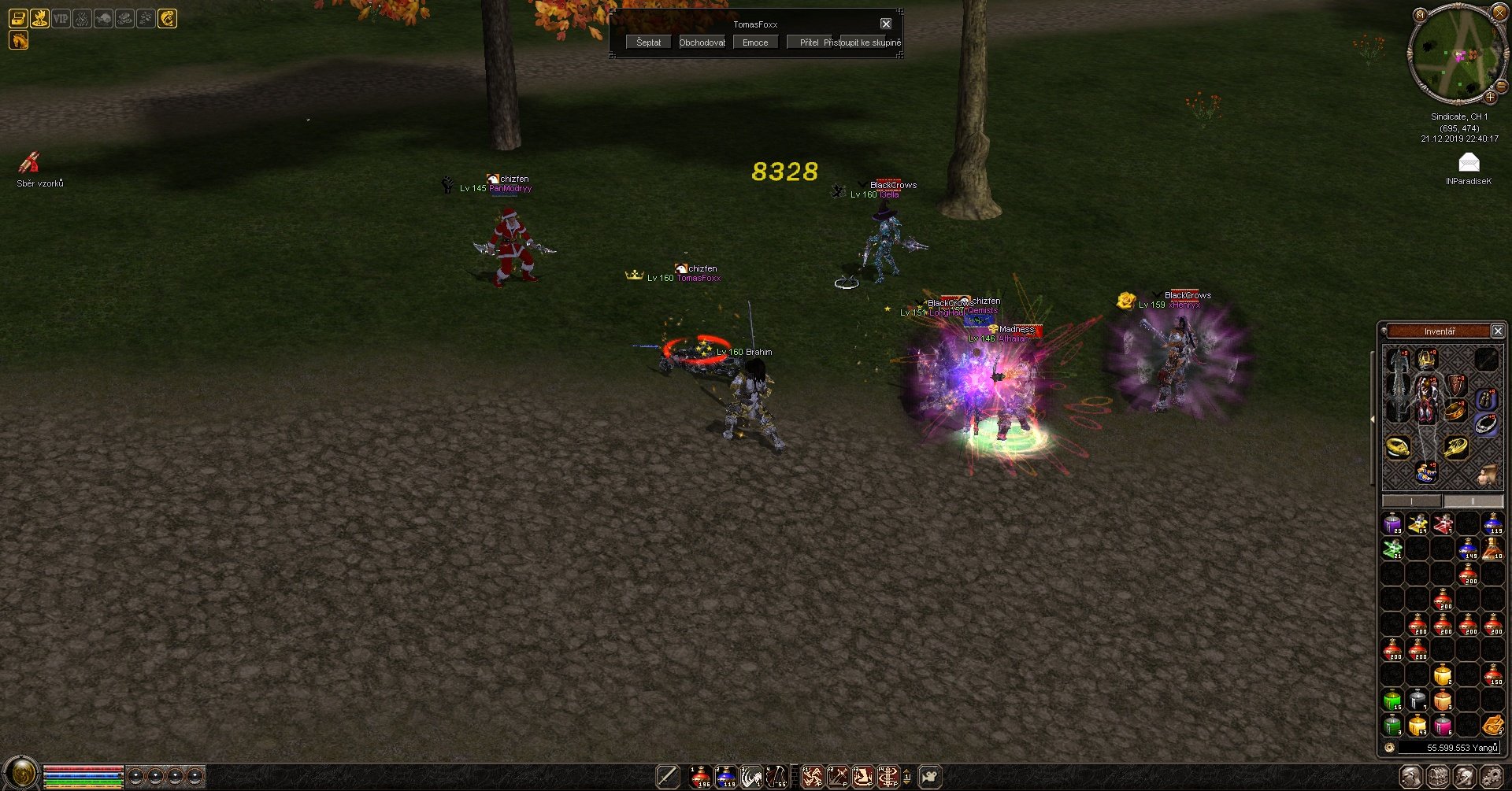Image resolution: width=1512 pixels, height=791 pixels.
Task: Choose the Obchodovat trade button
Action: tap(702, 43)
